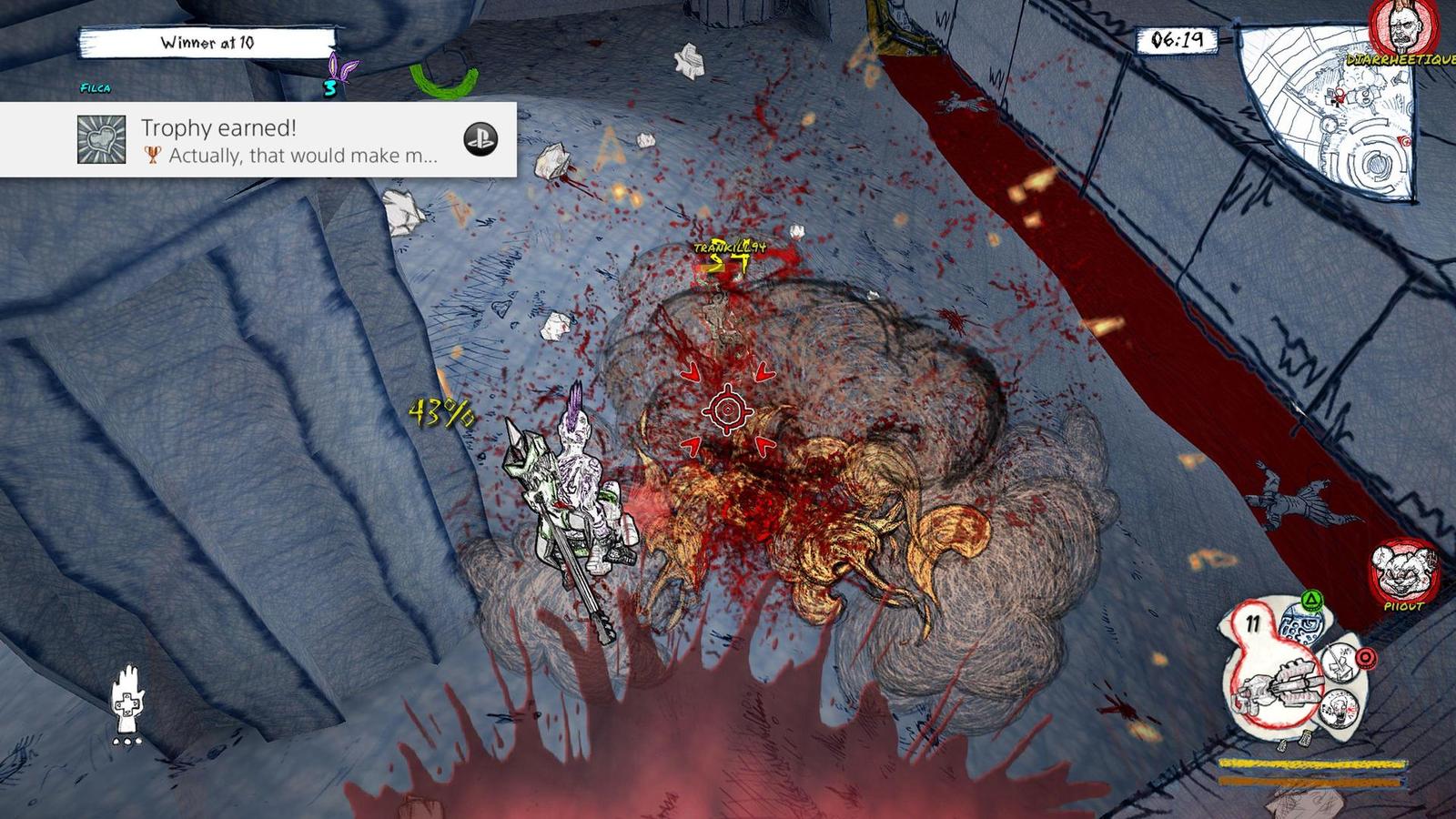This screenshot has width=1456, height=819.
Task: Click the PlayStation logo on the notification
Action: (x=480, y=138)
